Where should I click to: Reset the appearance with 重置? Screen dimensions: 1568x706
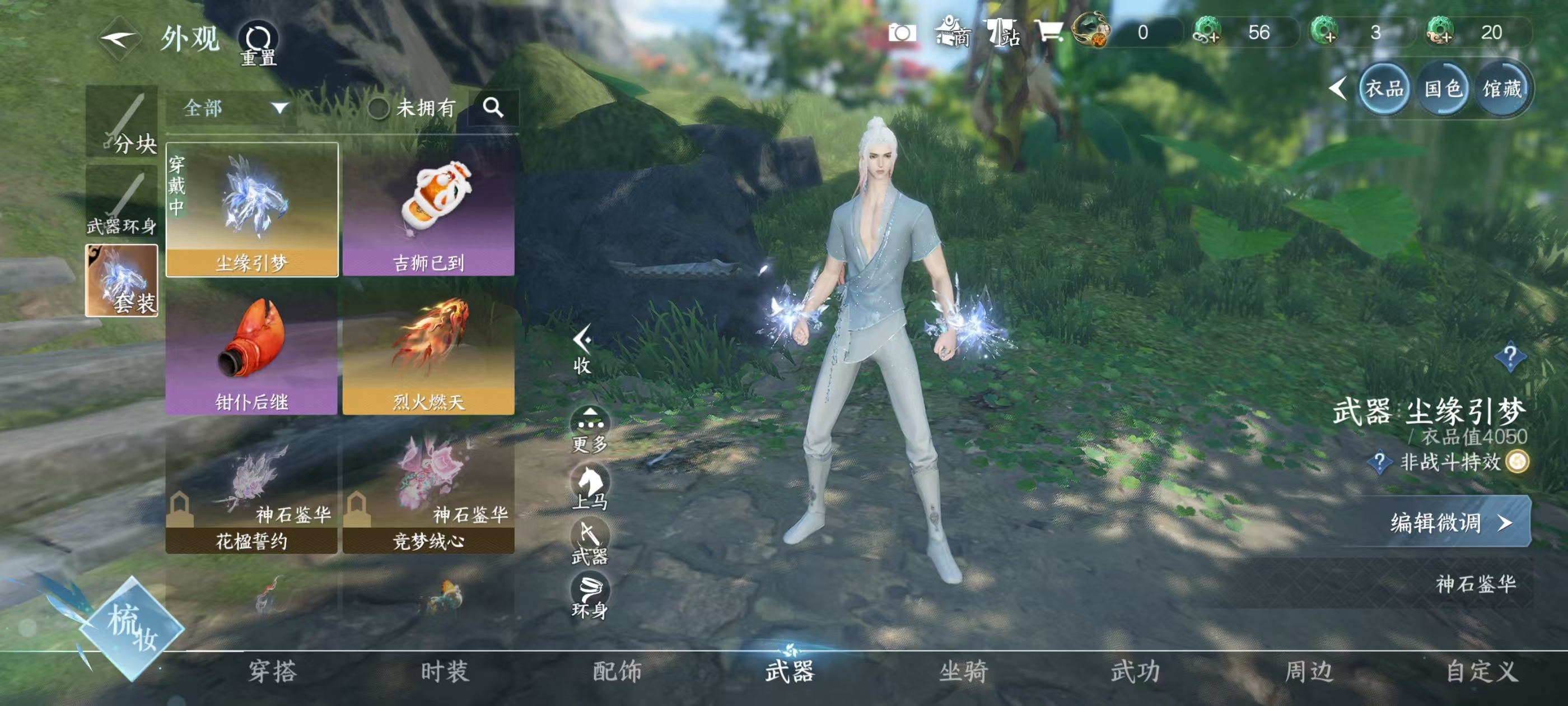coord(258,44)
